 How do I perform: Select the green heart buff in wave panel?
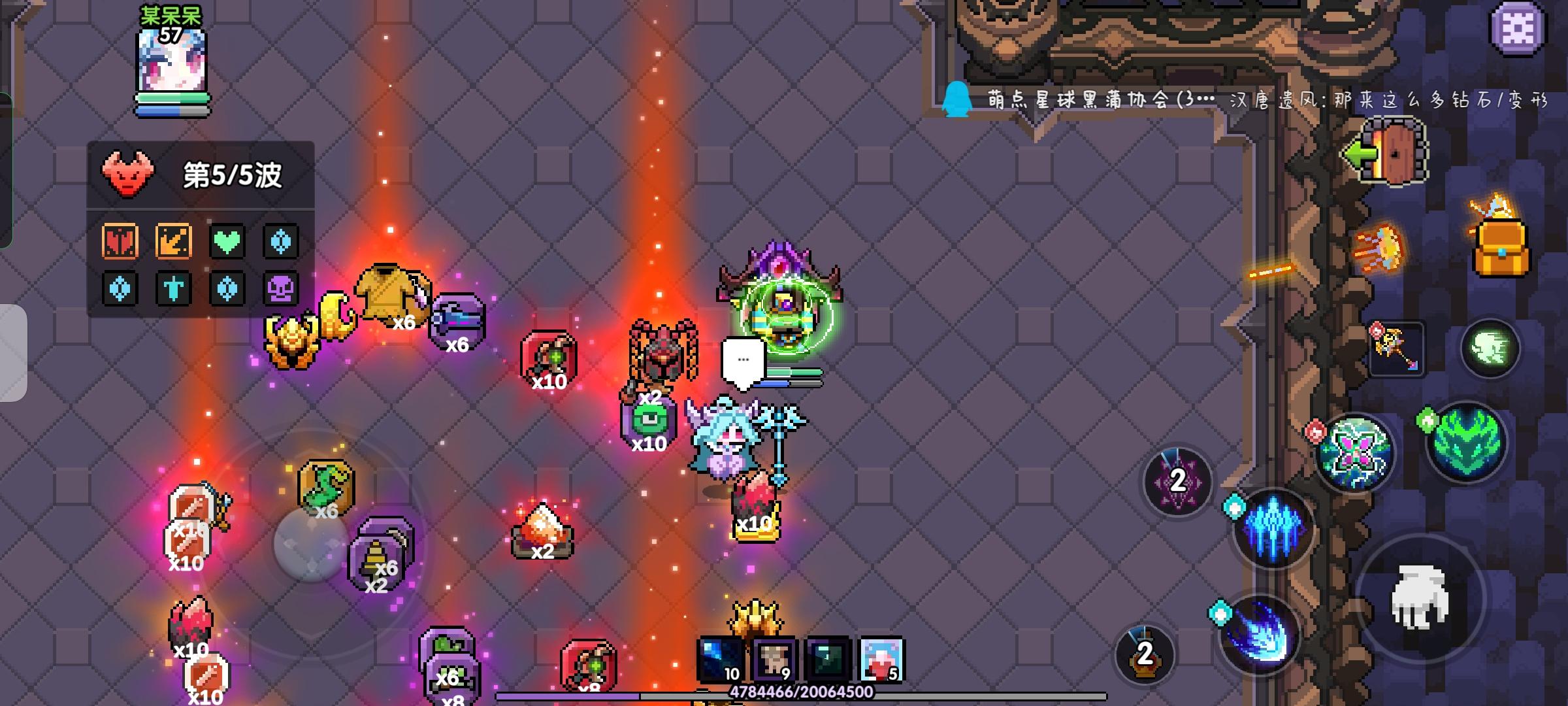227,242
